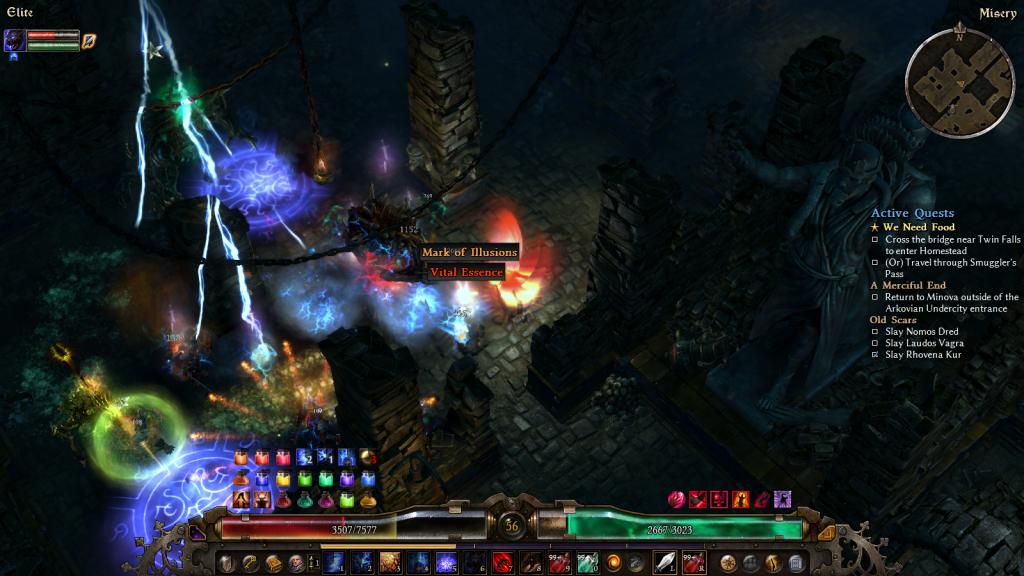This screenshot has width=1024, height=576.
Task: Pick up the Mark of Illusions loot label
Action: 469,252
